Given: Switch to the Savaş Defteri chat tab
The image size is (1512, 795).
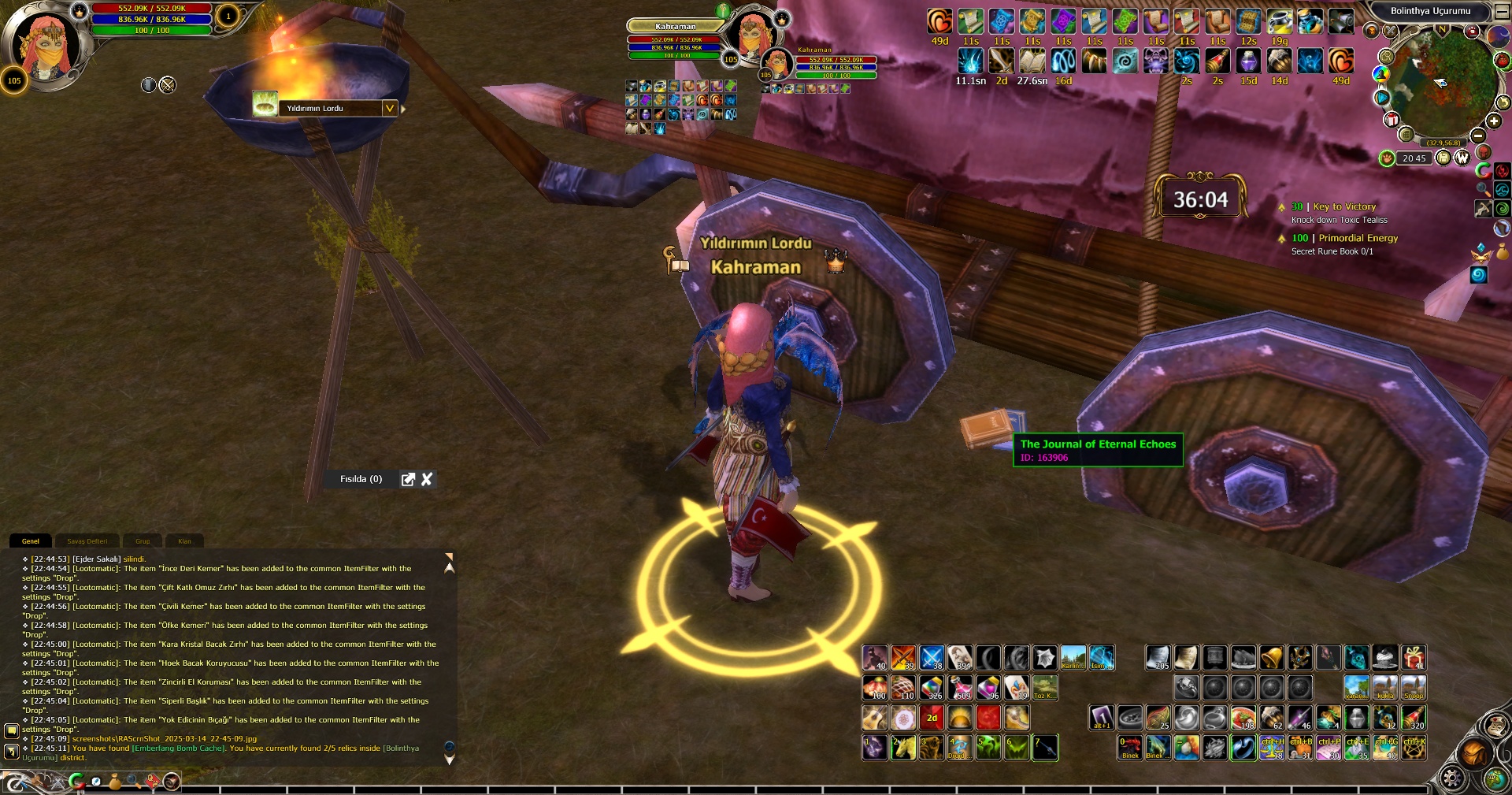Looking at the screenshot, I should 87,541.
